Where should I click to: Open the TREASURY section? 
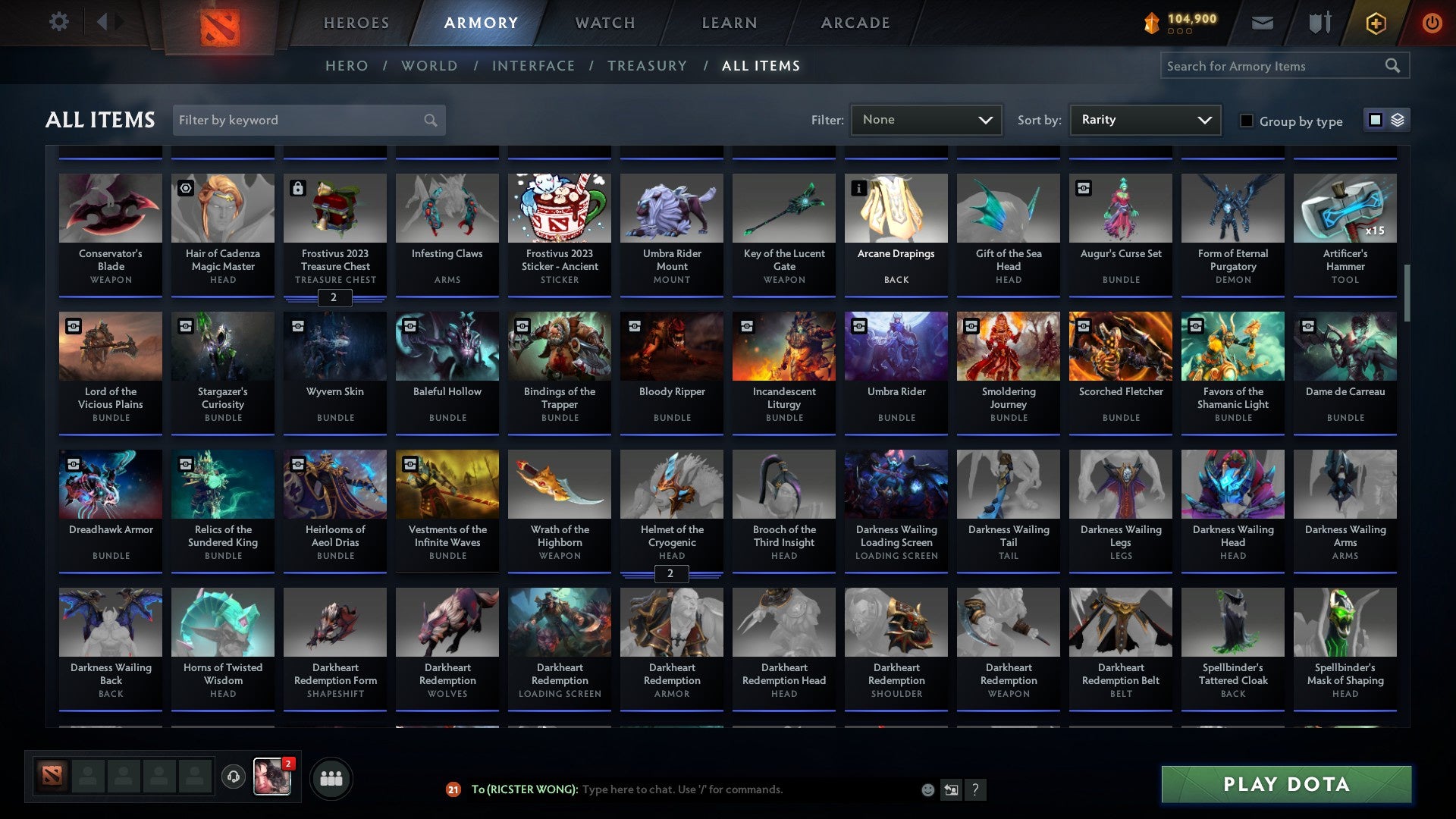tap(648, 66)
